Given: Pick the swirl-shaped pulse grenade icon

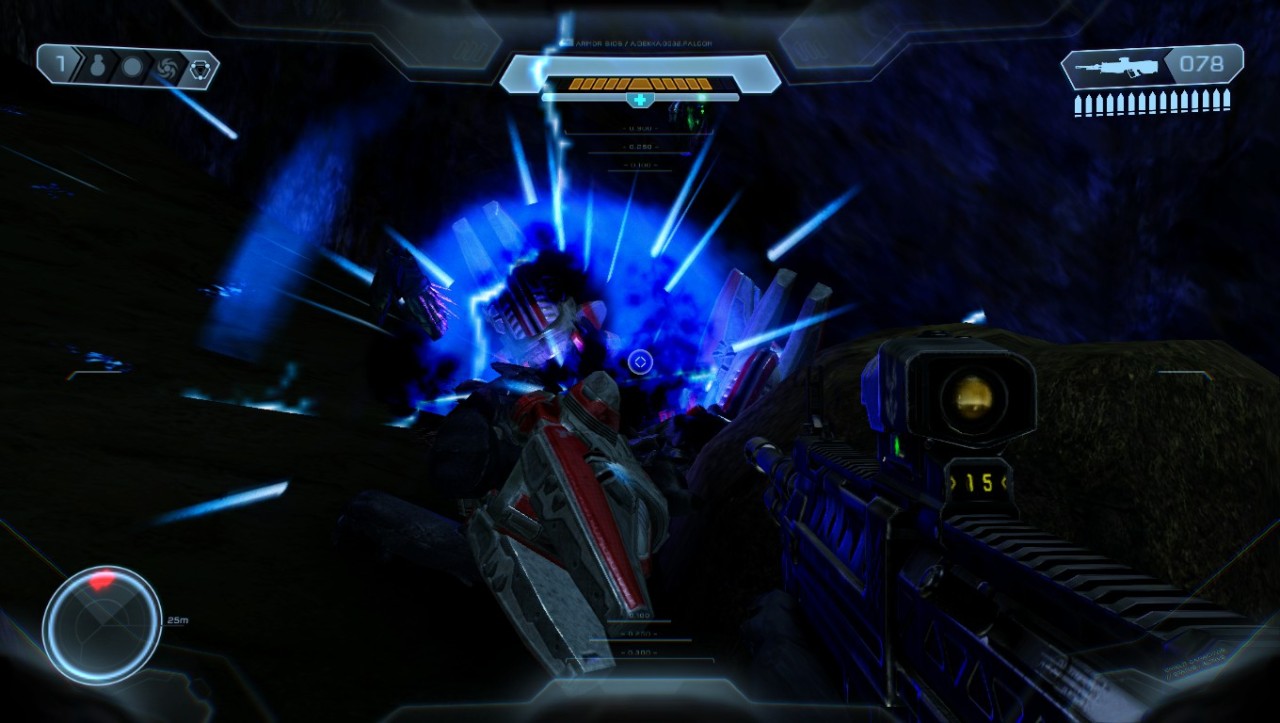Looking at the screenshot, I should (x=166, y=67).
